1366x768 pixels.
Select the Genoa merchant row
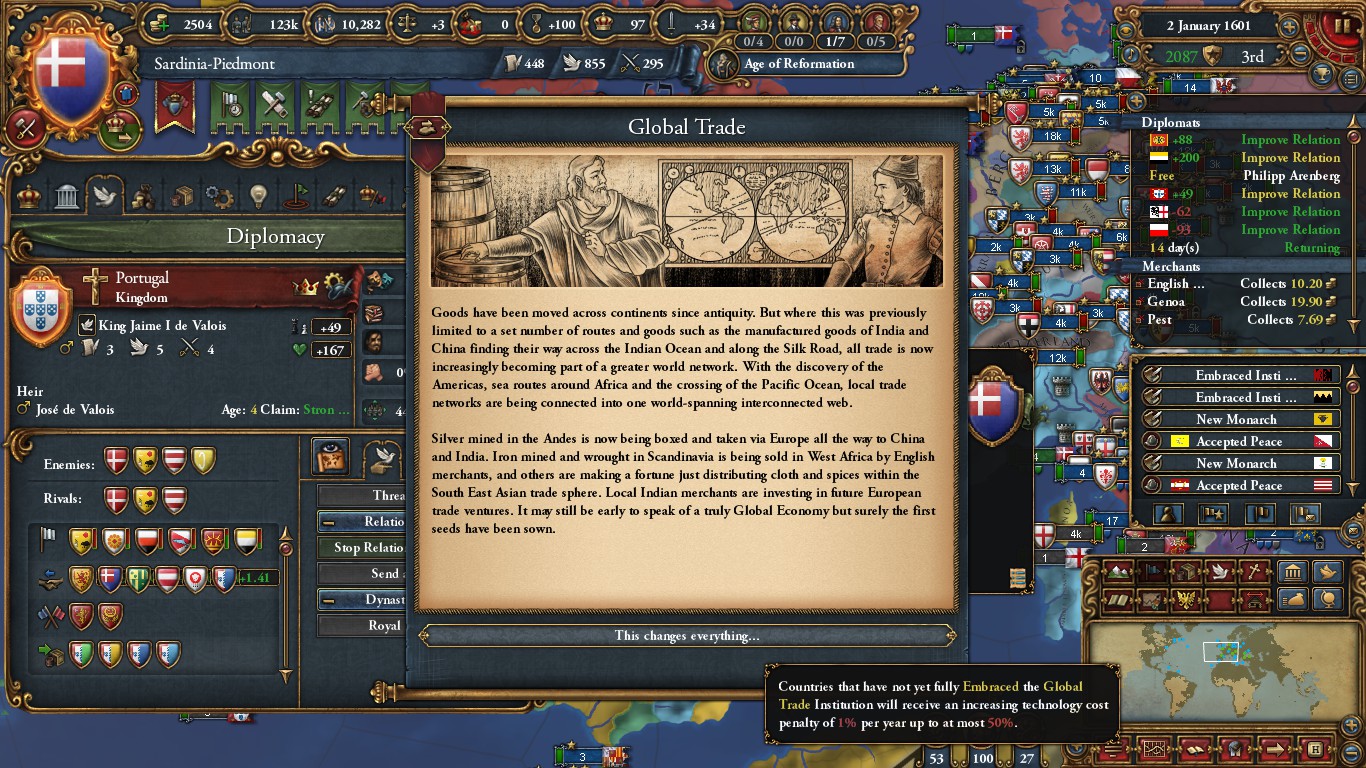point(1240,302)
